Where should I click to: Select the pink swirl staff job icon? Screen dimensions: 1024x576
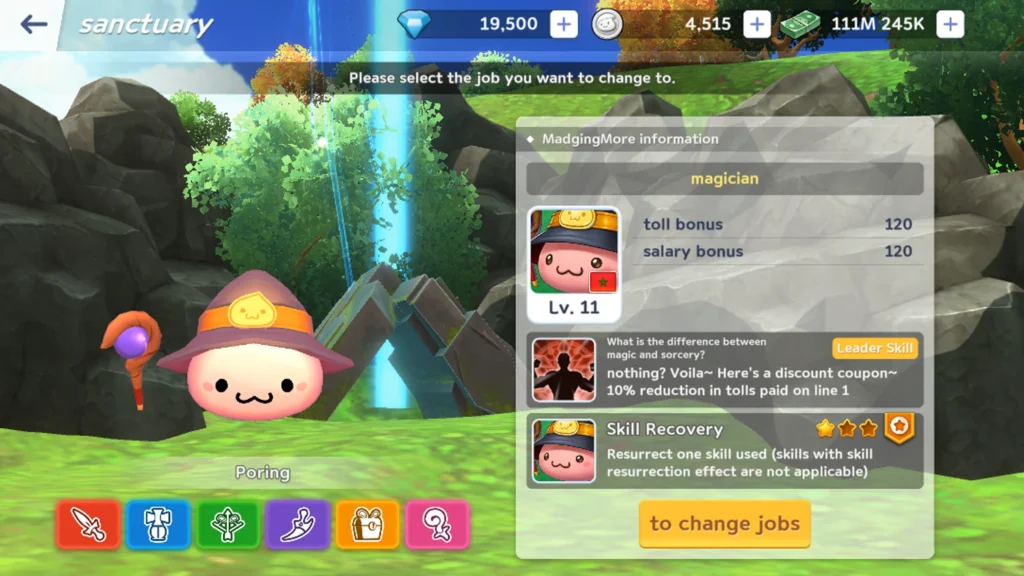437,524
